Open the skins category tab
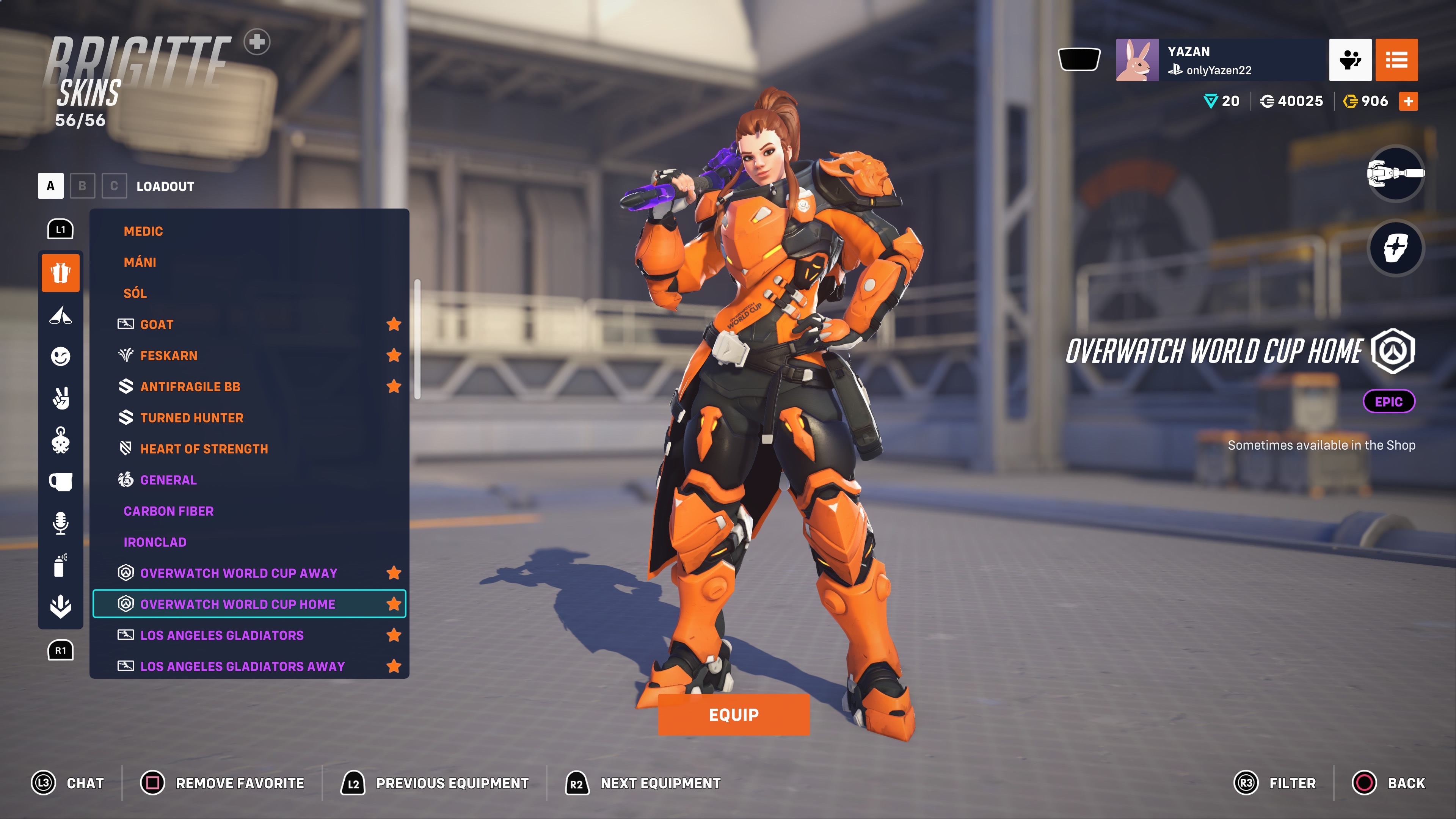 61,273
